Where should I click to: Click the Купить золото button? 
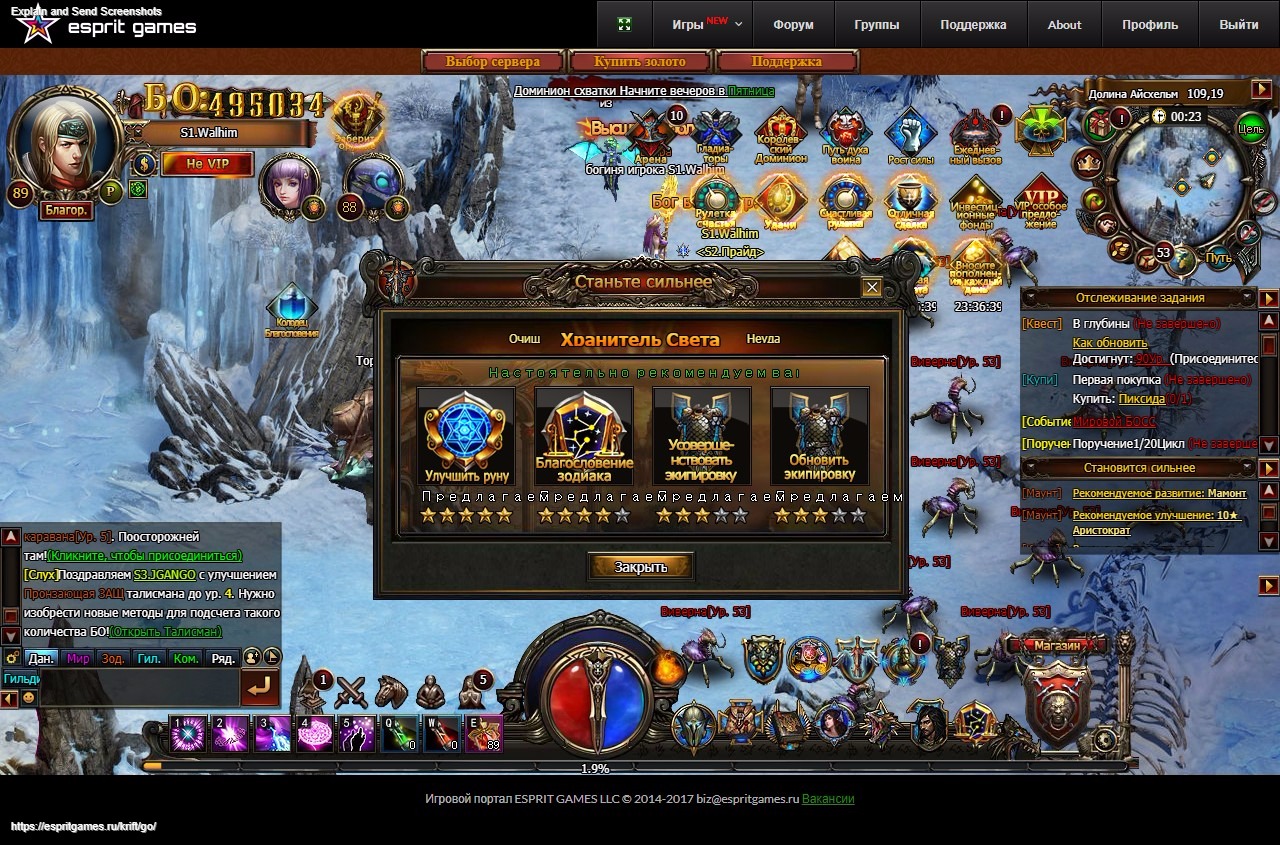[x=640, y=62]
